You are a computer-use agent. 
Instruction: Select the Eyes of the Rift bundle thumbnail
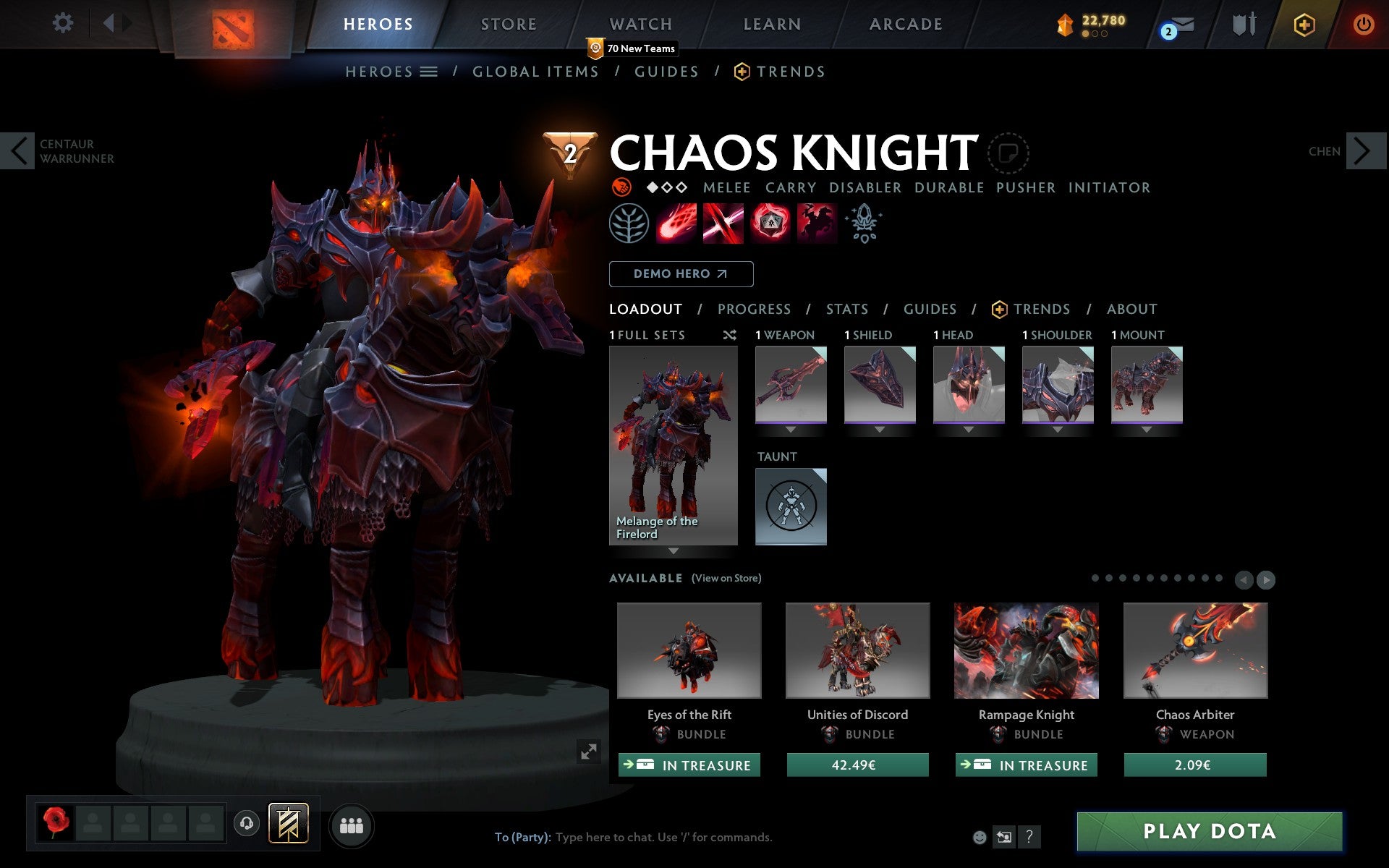(x=688, y=650)
